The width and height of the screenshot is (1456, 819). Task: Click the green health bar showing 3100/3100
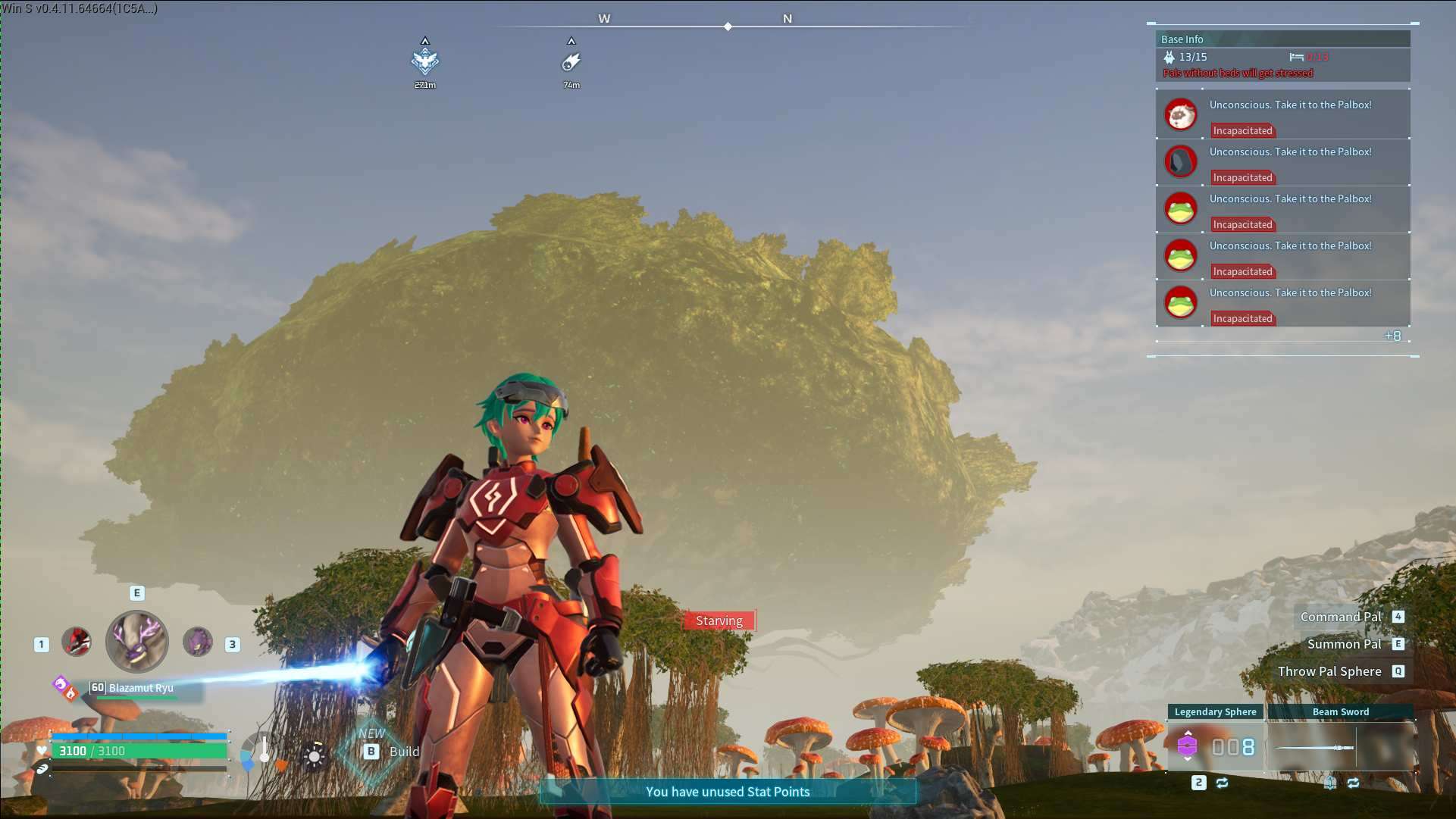pyautogui.click(x=140, y=751)
